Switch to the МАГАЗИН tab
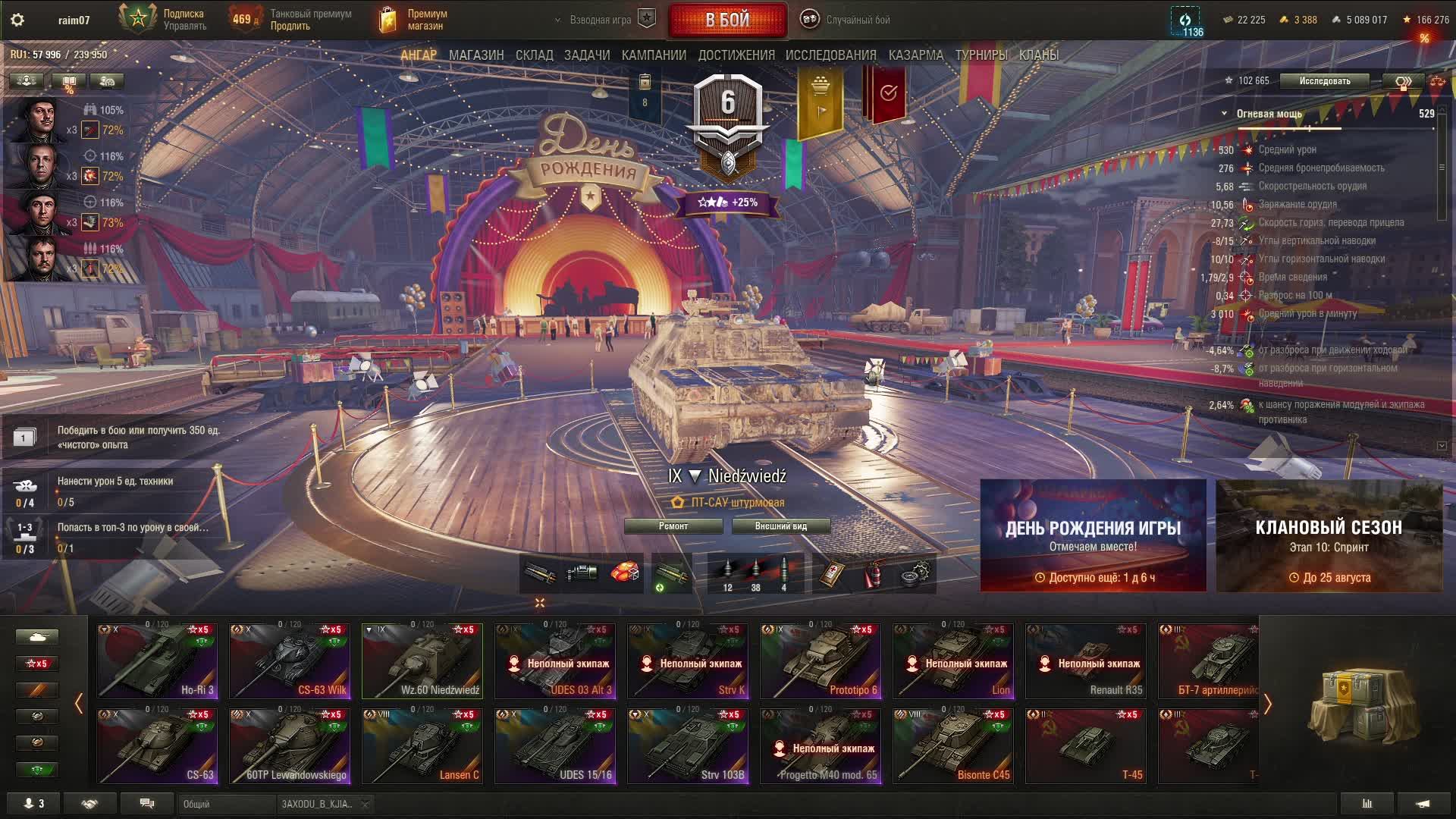Image resolution: width=1456 pixels, height=819 pixels. [475, 55]
